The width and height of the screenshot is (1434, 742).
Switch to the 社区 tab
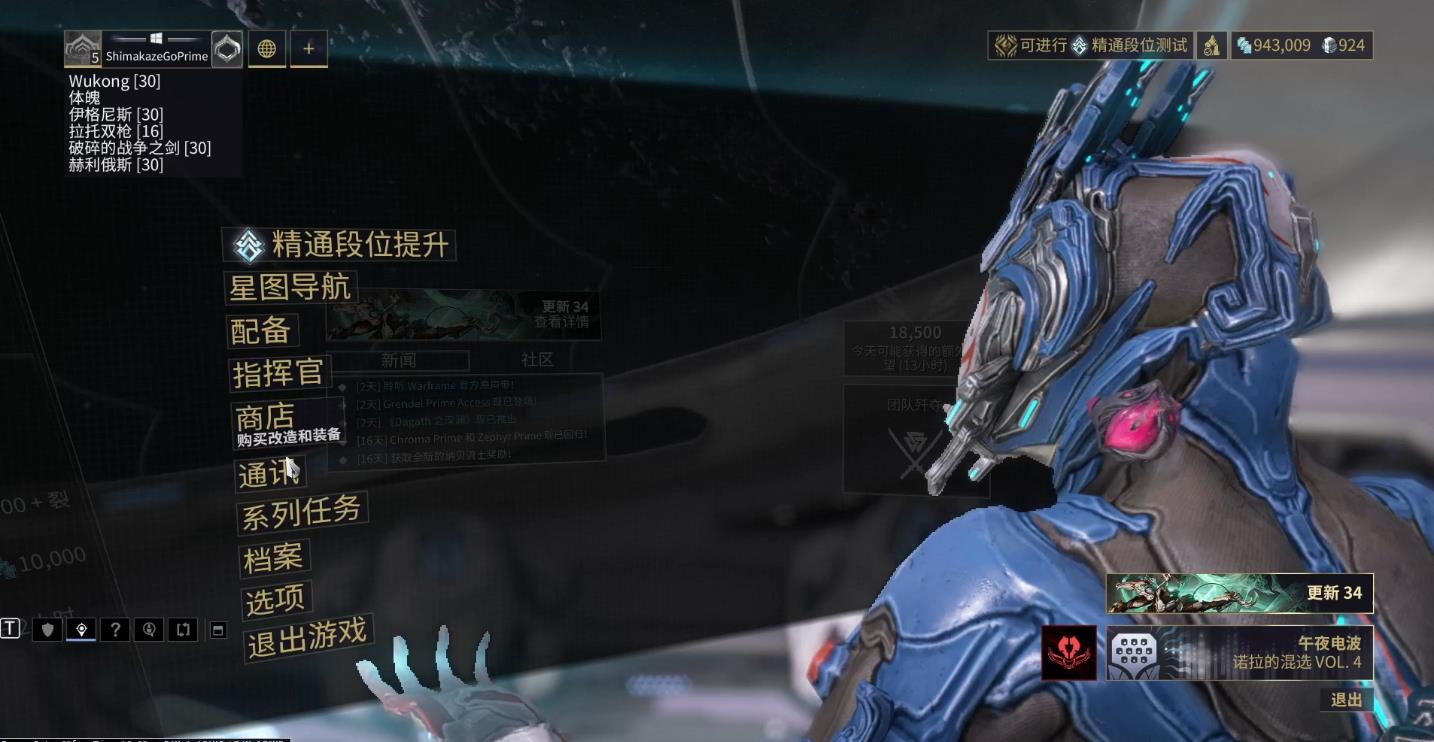point(537,360)
